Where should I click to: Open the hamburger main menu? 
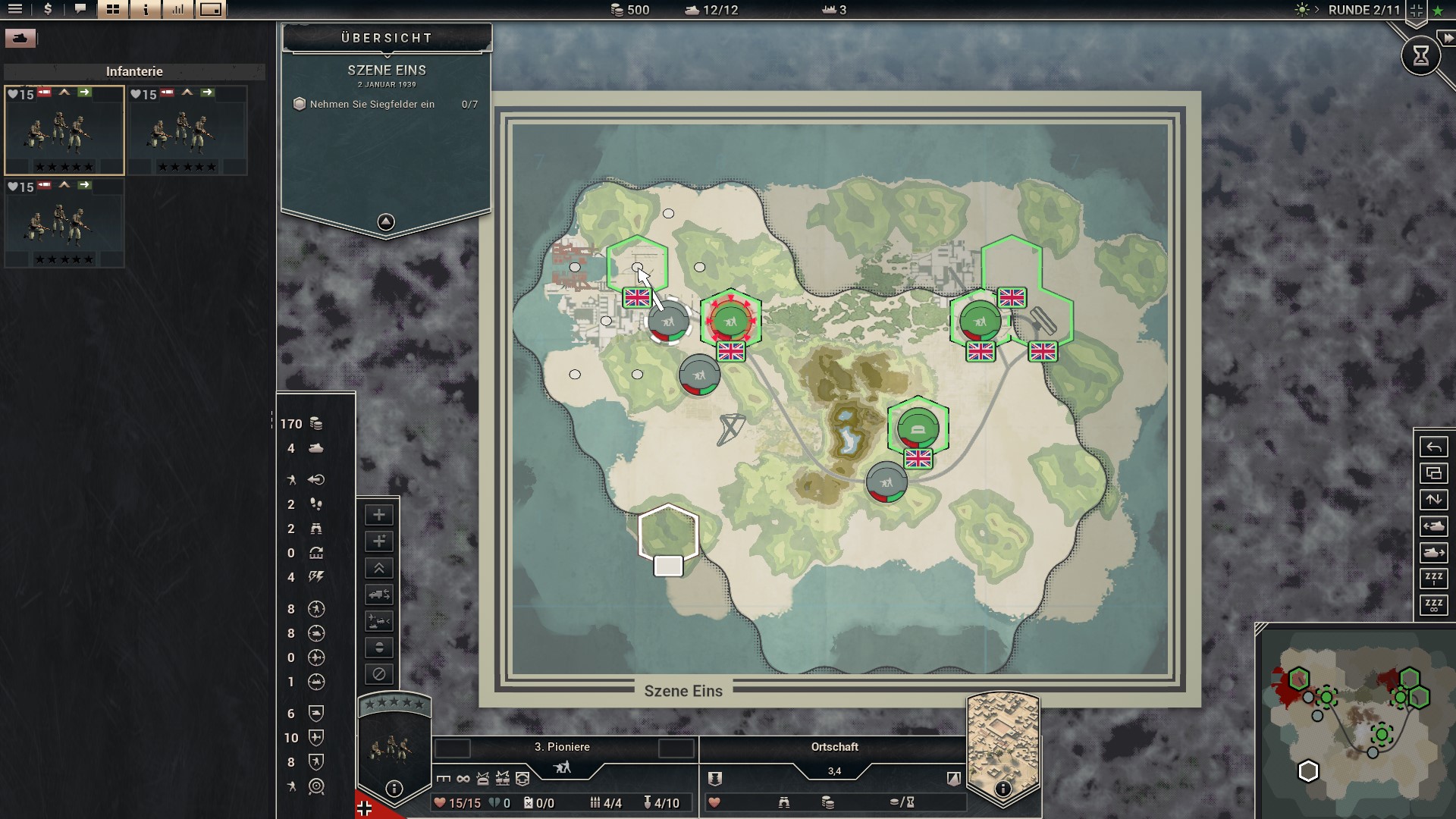pos(15,11)
